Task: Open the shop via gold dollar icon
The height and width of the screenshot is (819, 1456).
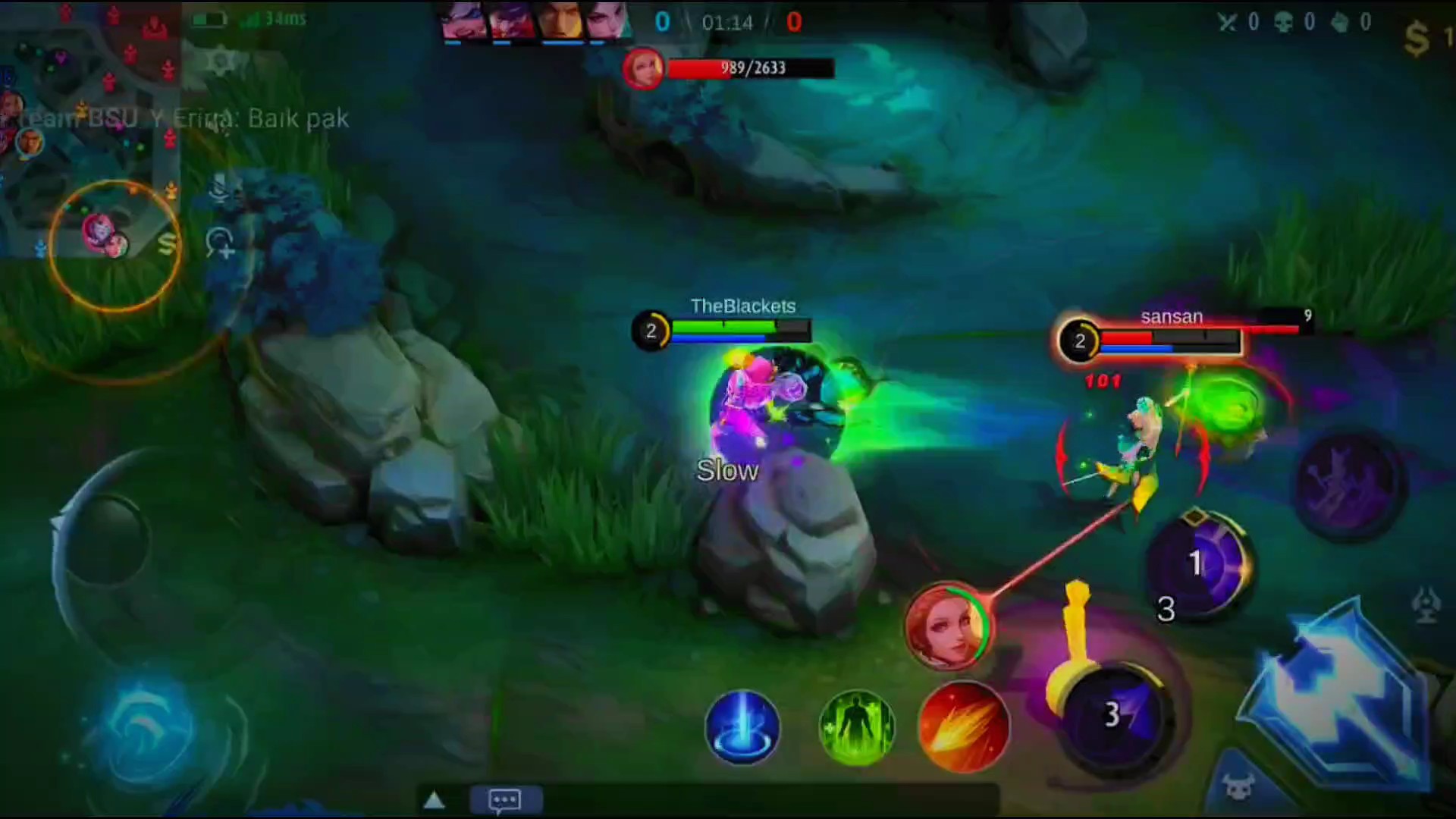Action: [x=1417, y=38]
